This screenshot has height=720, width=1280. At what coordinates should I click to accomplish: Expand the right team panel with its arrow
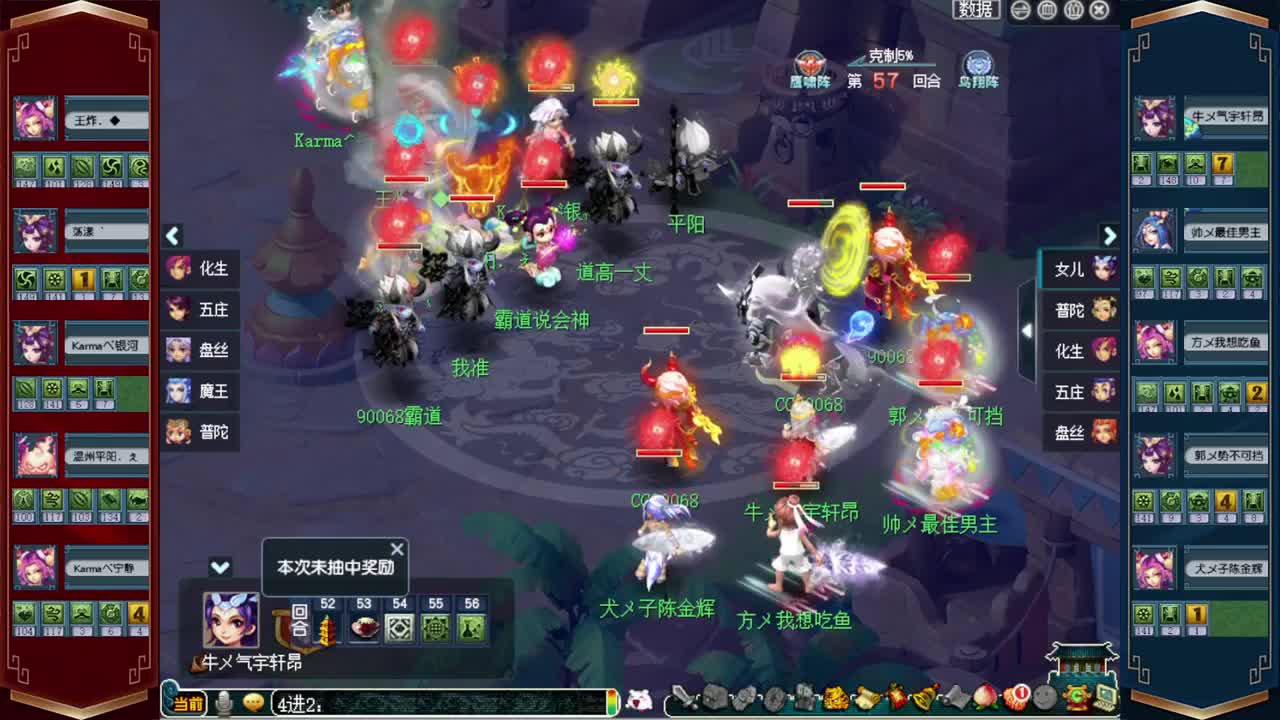[1111, 236]
